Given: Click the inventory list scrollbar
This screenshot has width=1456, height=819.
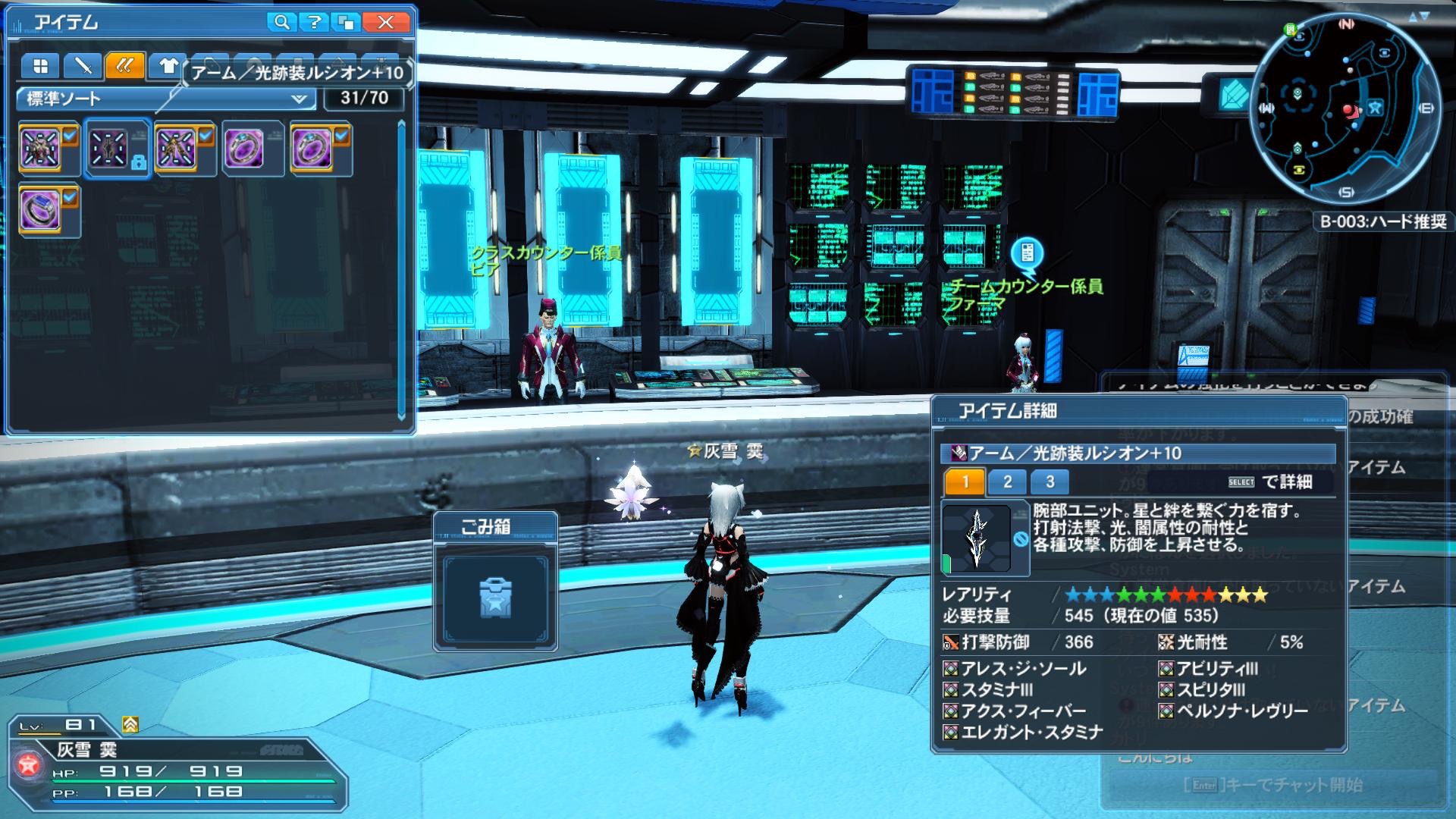Looking at the screenshot, I should [401, 265].
